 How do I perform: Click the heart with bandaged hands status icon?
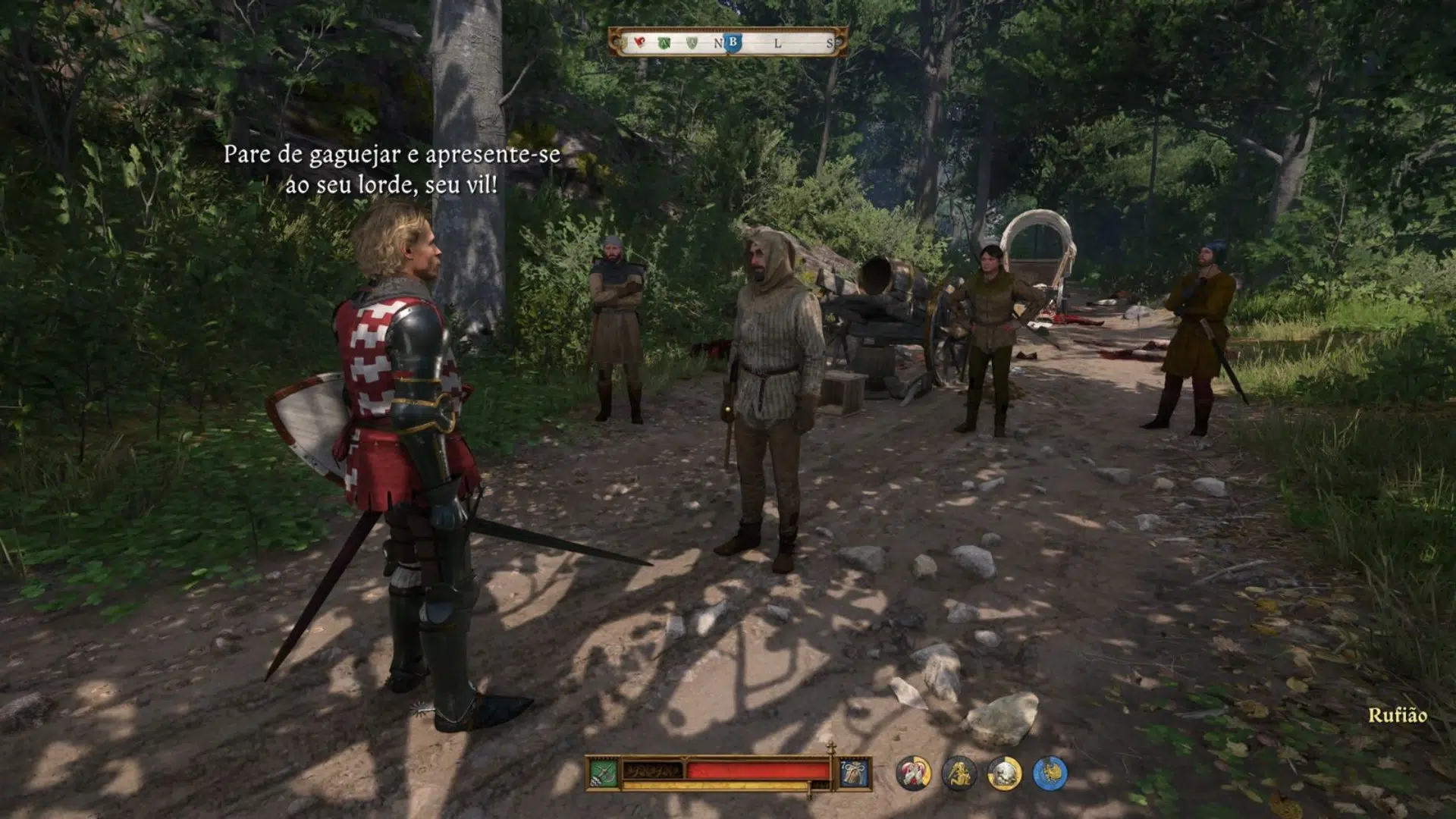click(x=913, y=773)
